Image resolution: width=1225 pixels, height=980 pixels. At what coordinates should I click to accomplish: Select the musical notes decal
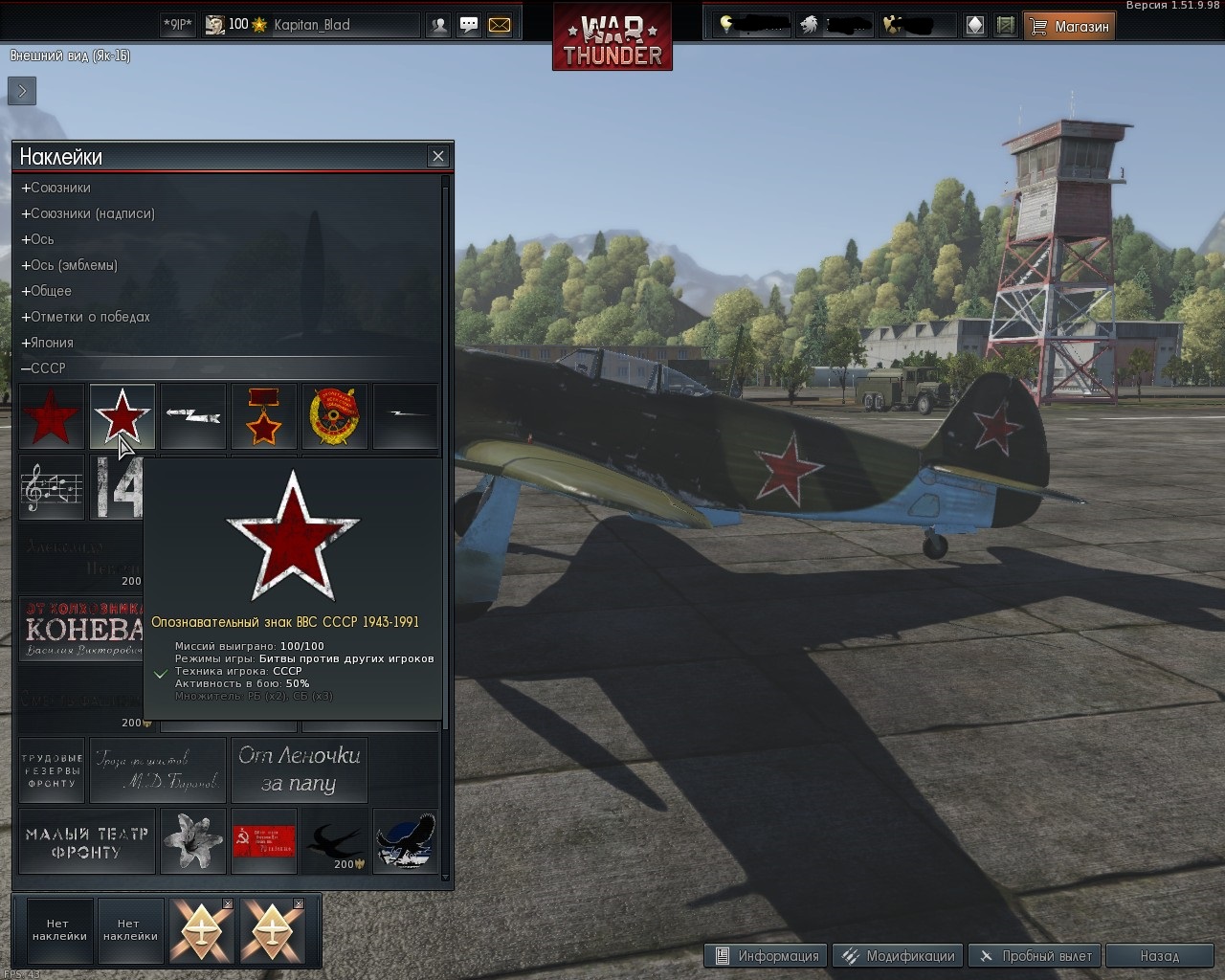[52, 487]
